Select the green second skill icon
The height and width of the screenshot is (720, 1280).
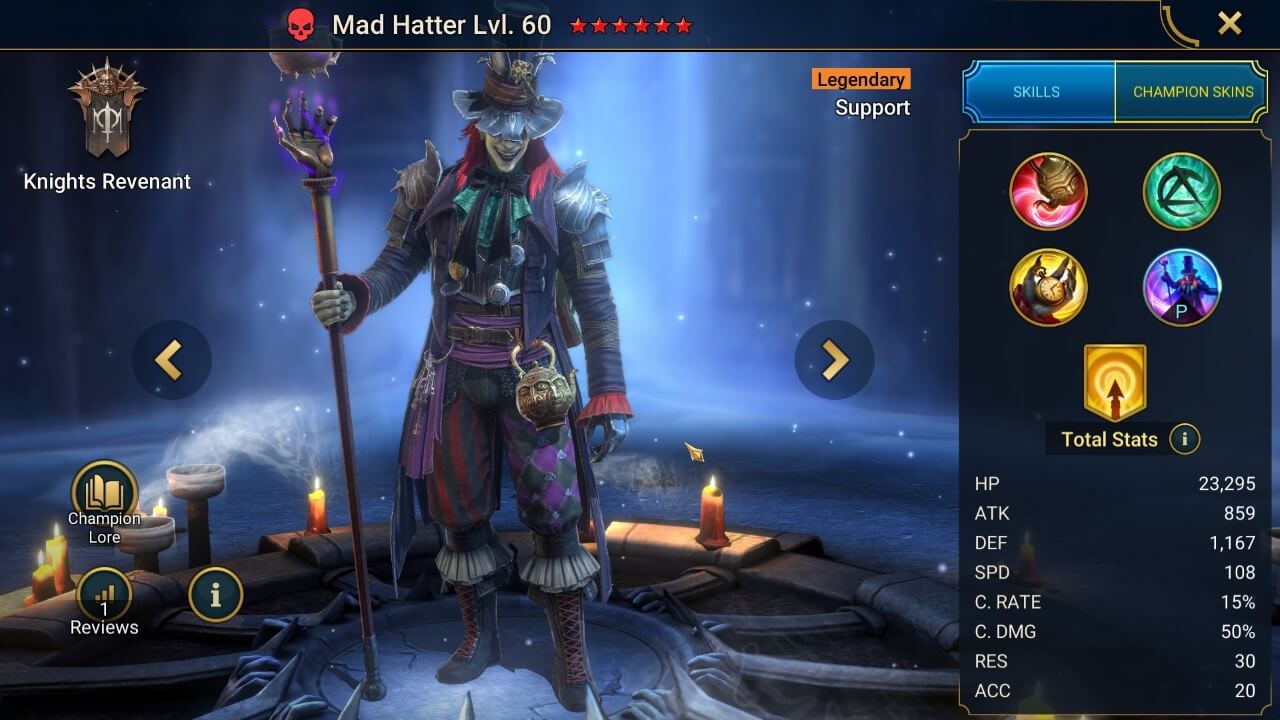coord(1181,191)
